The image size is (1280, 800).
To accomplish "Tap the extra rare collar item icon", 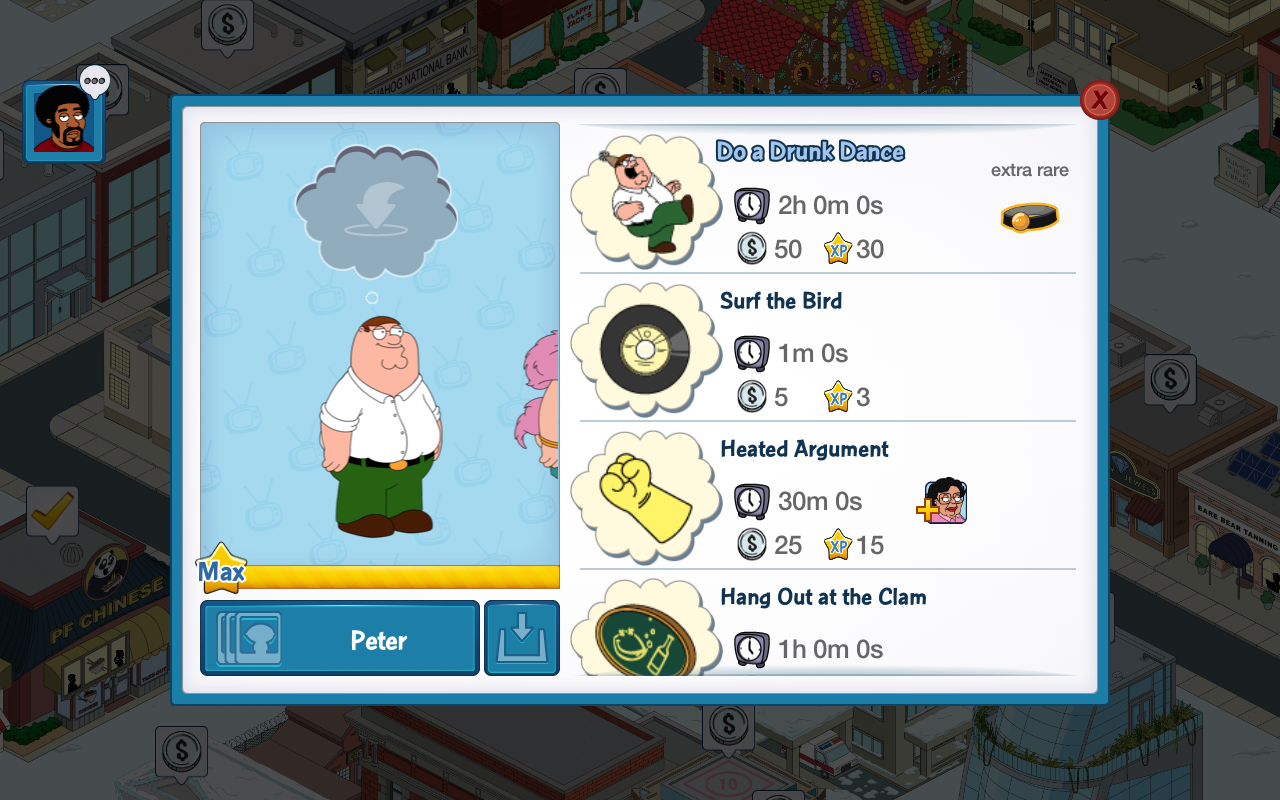I will click(x=1029, y=217).
